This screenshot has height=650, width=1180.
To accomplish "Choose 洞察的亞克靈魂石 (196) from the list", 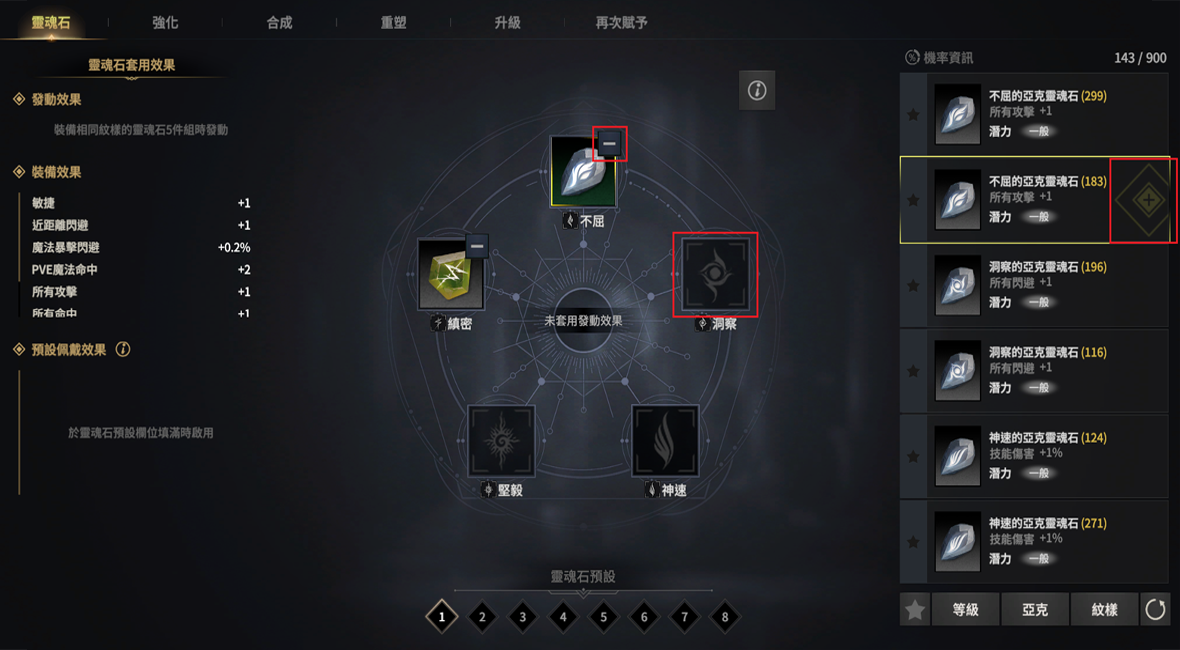I will (1034, 285).
